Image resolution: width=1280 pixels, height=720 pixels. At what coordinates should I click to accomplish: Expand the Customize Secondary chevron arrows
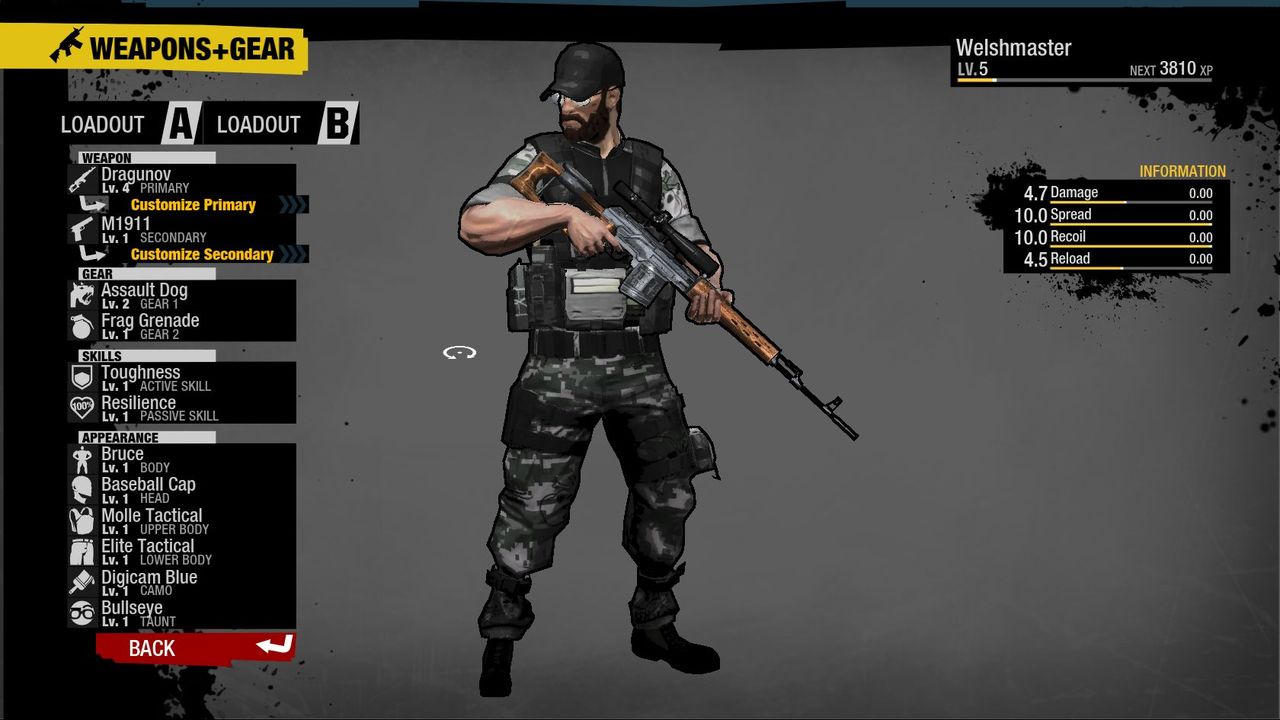295,254
